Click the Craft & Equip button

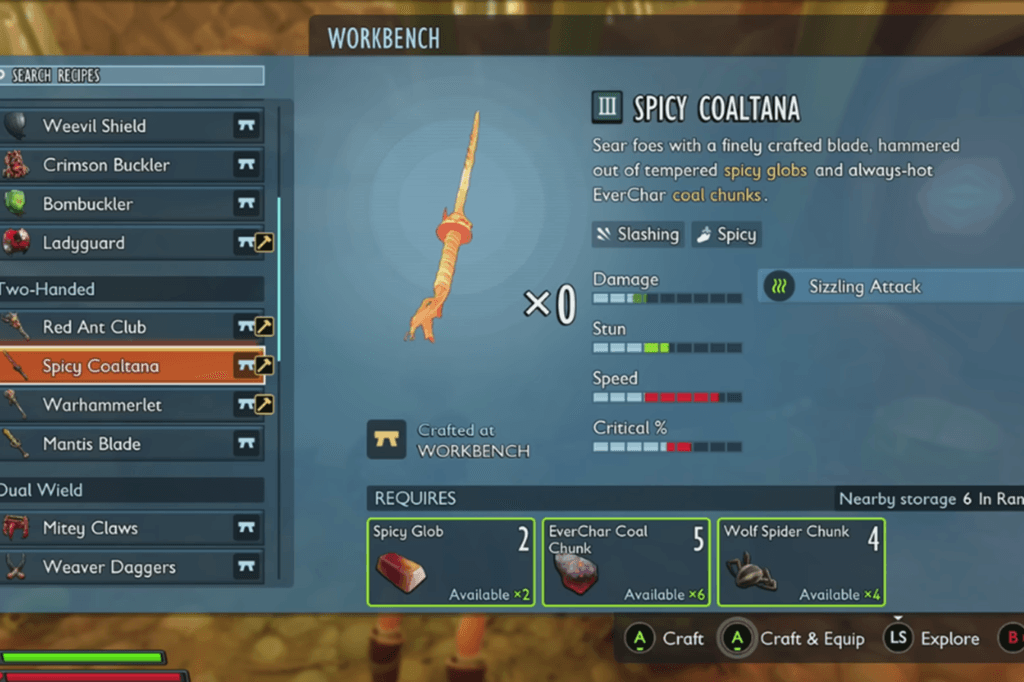(793, 639)
